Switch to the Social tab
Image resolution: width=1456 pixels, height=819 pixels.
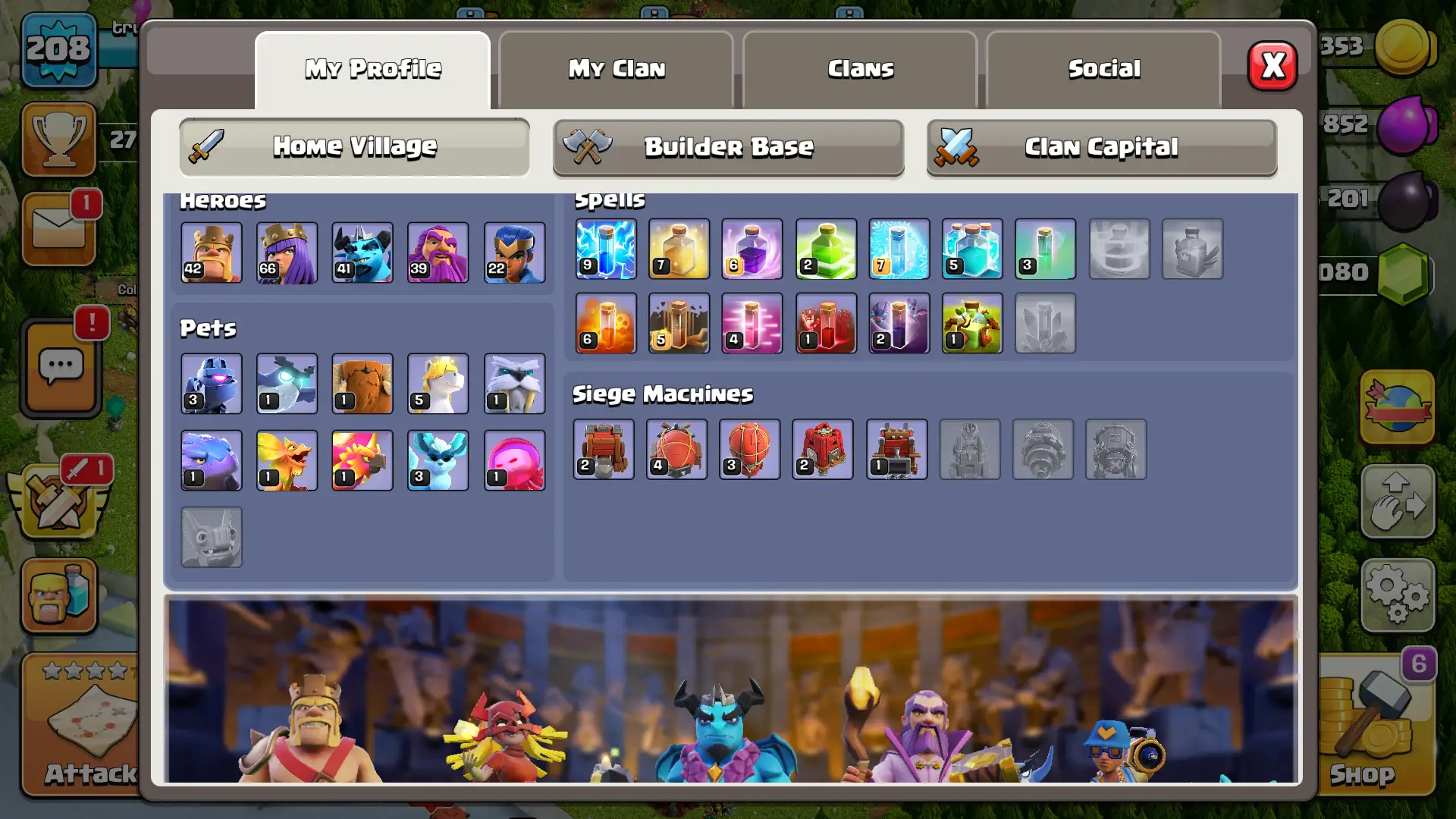point(1104,68)
